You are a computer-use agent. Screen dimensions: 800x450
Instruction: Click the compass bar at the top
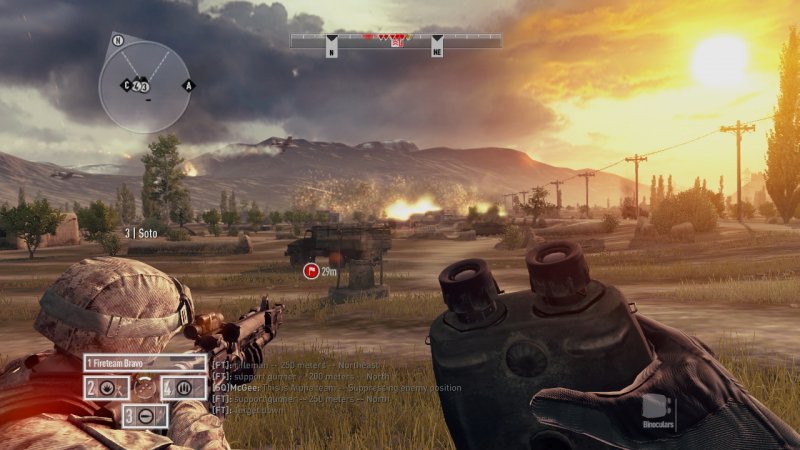click(396, 41)
